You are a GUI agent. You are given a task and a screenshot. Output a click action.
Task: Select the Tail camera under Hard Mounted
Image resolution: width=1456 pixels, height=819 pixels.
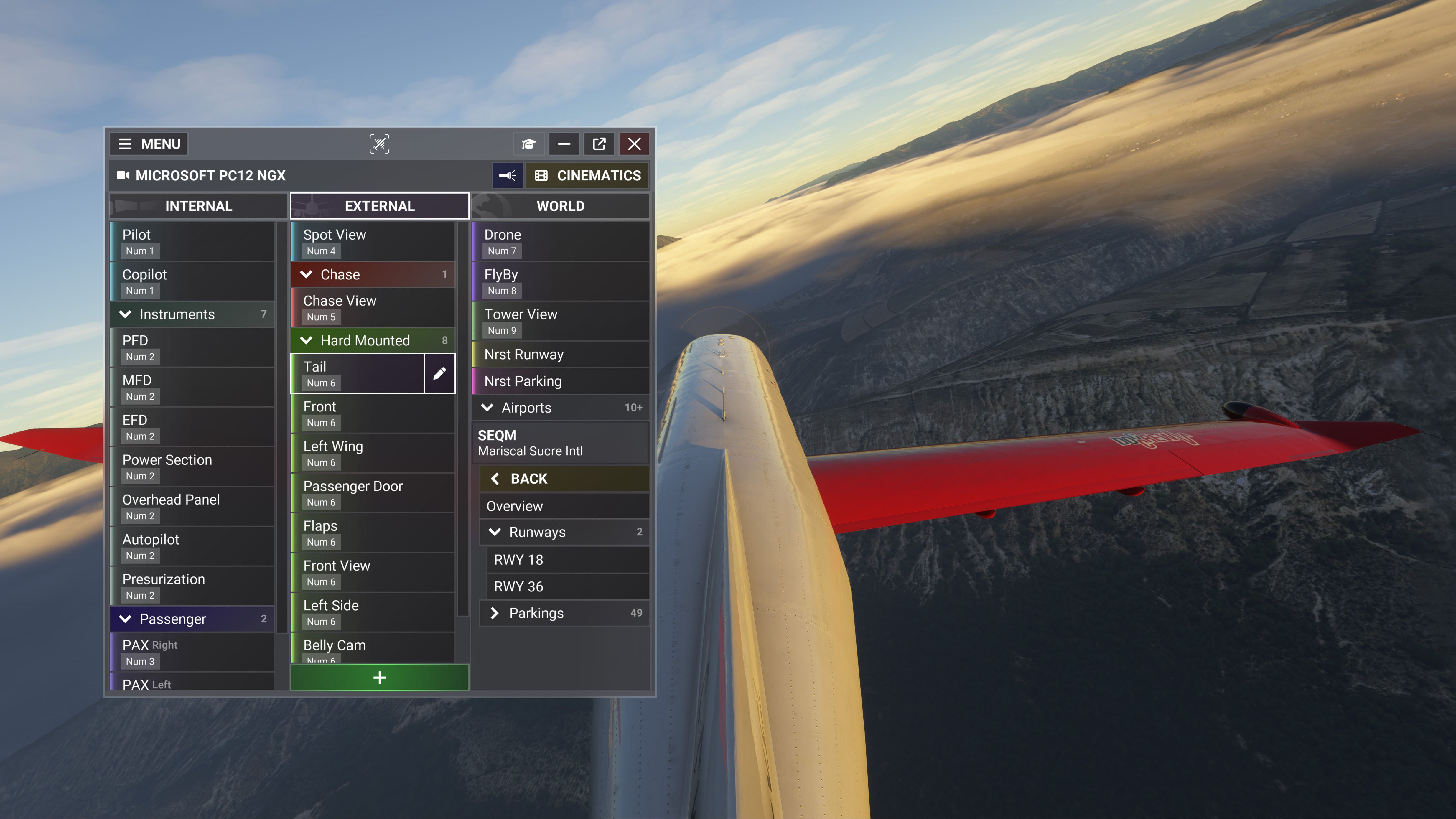356,373
